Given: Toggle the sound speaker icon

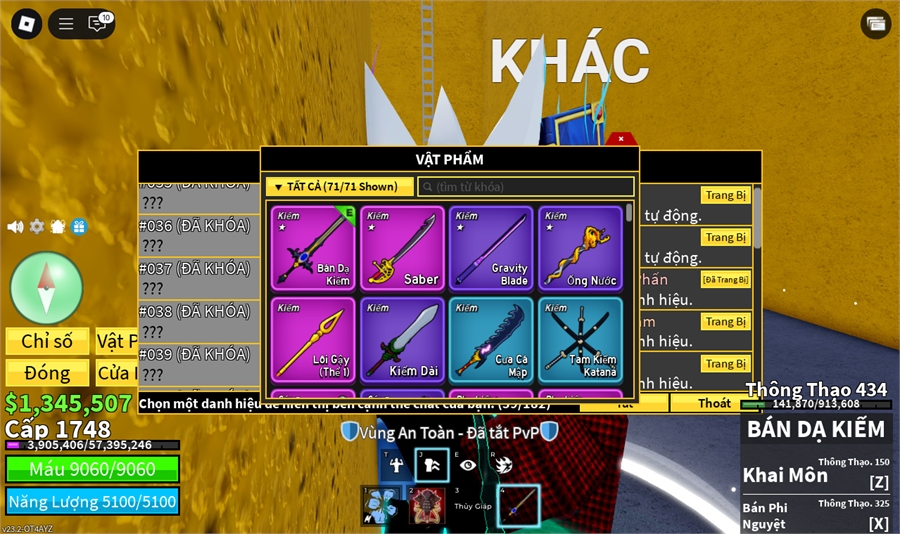Looking at the screenshot, I should coord(15,227).
